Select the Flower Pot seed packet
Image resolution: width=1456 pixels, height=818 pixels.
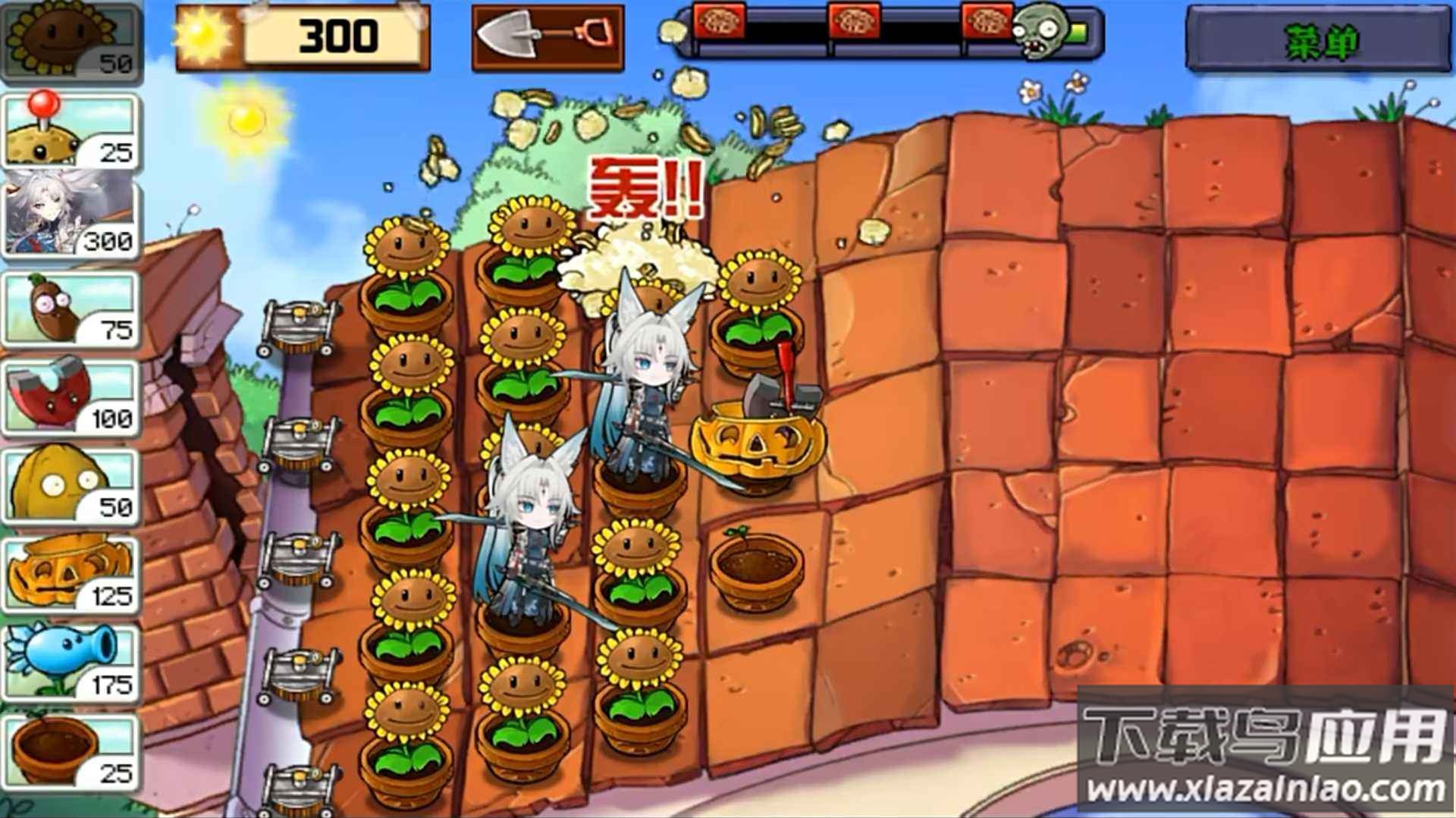(72, 751)
